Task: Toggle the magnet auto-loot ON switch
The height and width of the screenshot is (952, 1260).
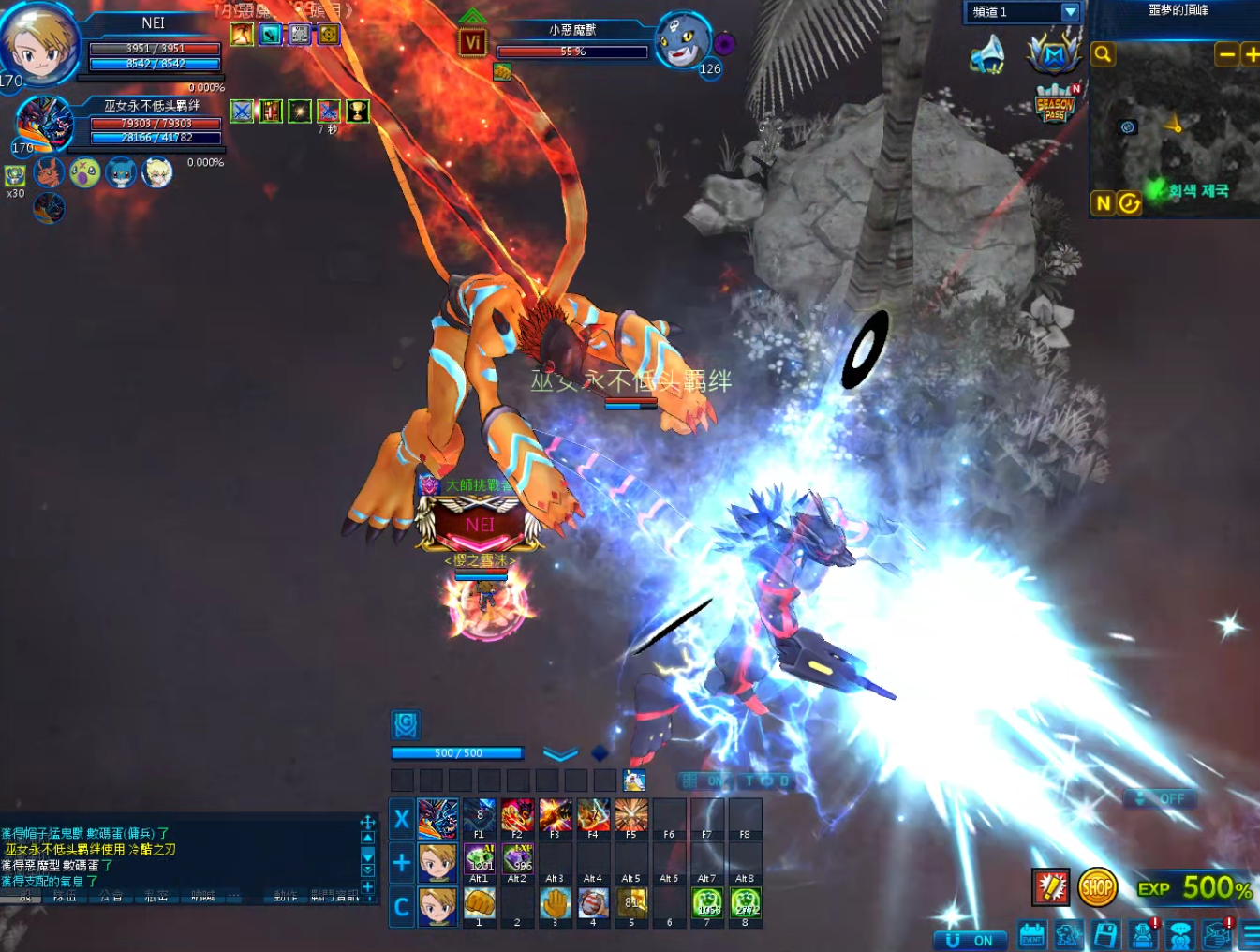Action: [x=970, y=940]
